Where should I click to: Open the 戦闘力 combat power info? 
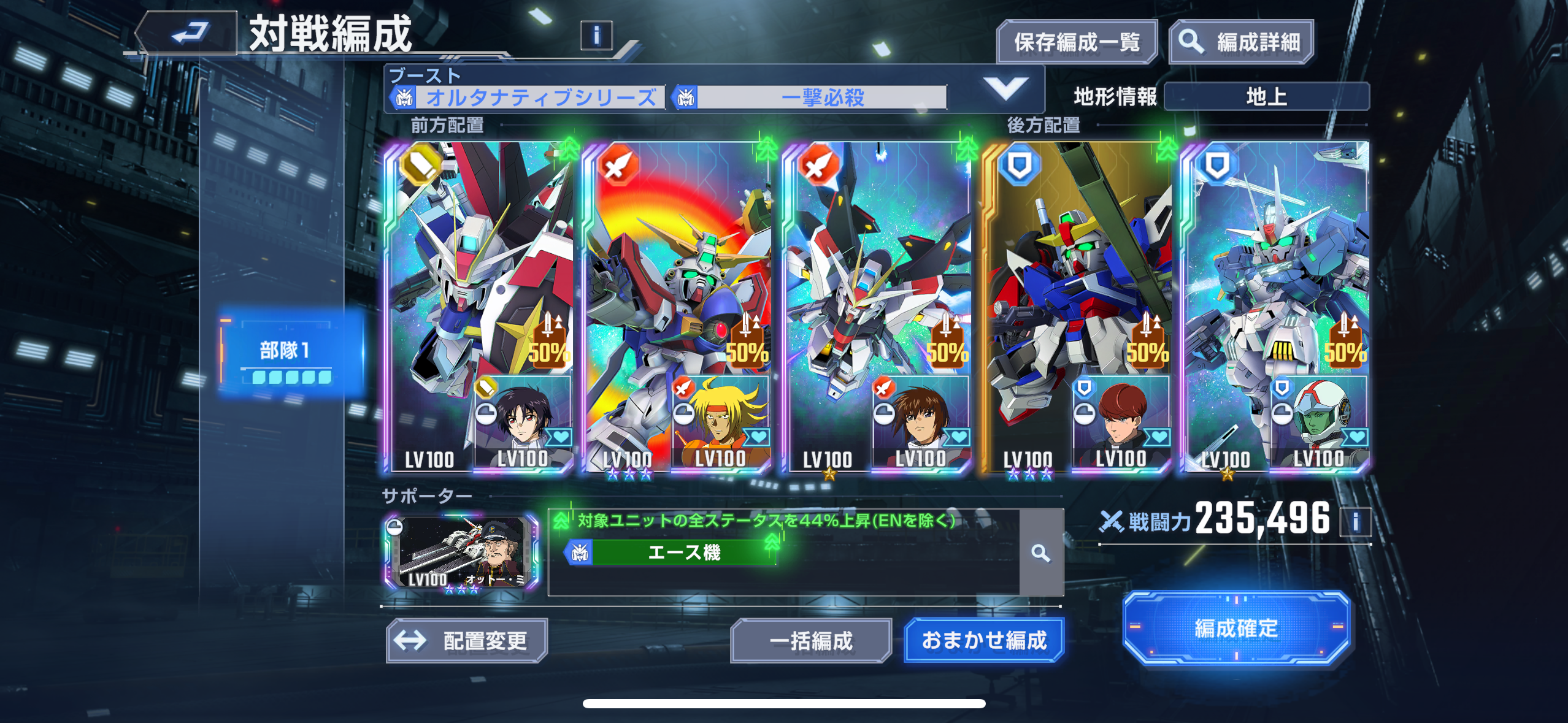(1355, 522)
